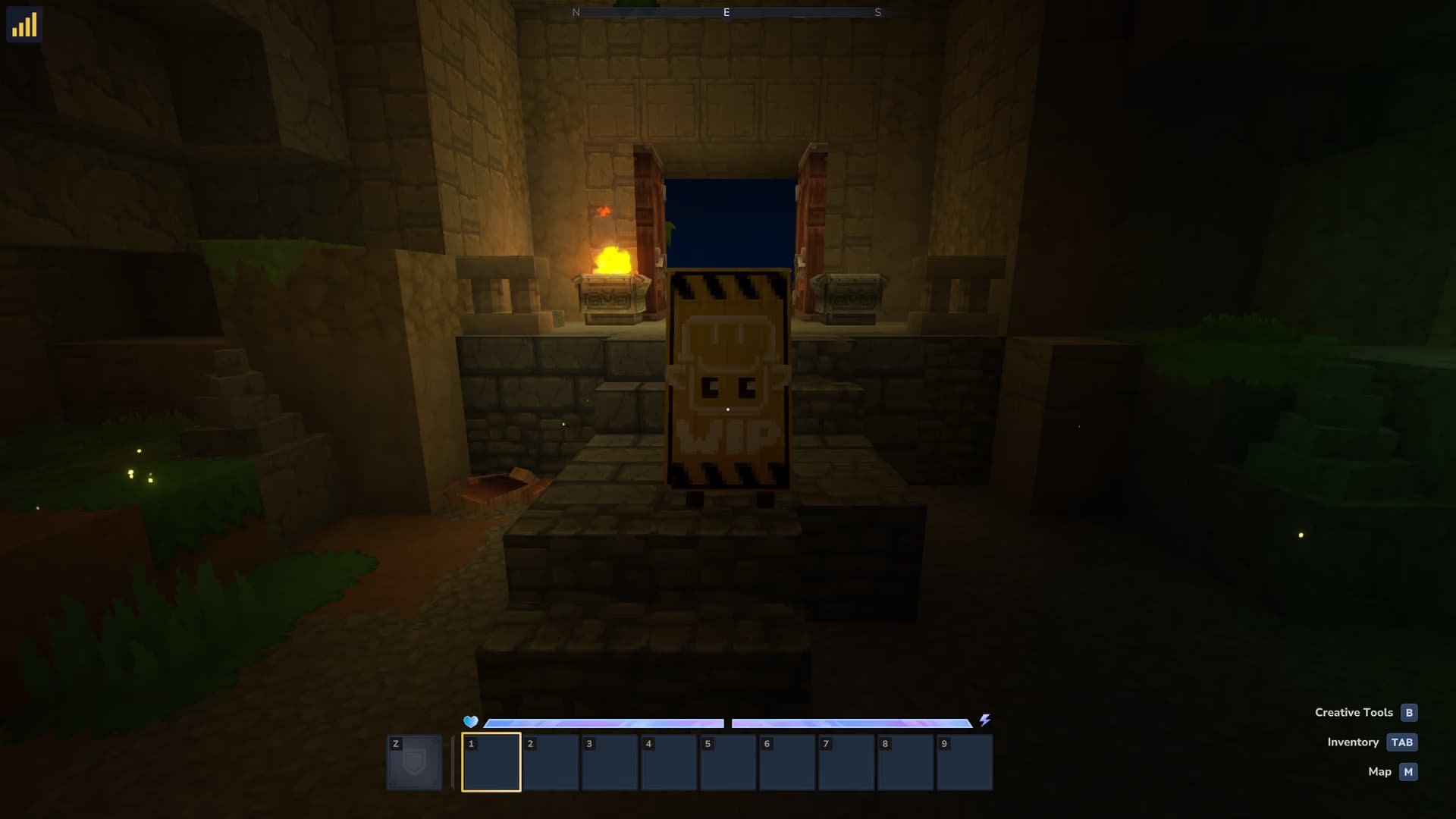Click the 'TAB' keybind badge beside Inventory
The image size is (1456, 819).
(1403, 742)
